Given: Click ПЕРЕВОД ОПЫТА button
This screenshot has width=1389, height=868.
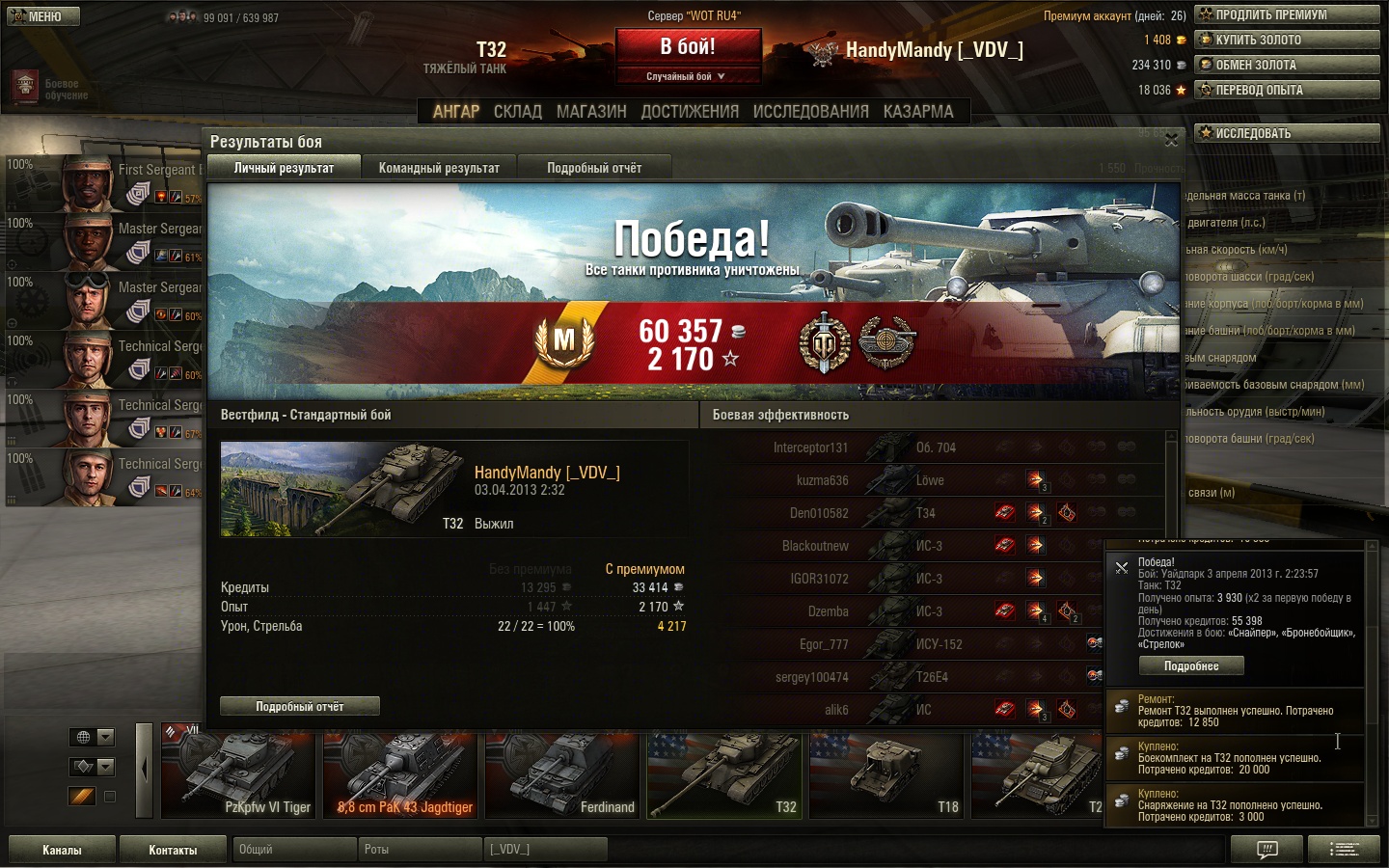Looking at the screenshot, I should coord(1287,90).
